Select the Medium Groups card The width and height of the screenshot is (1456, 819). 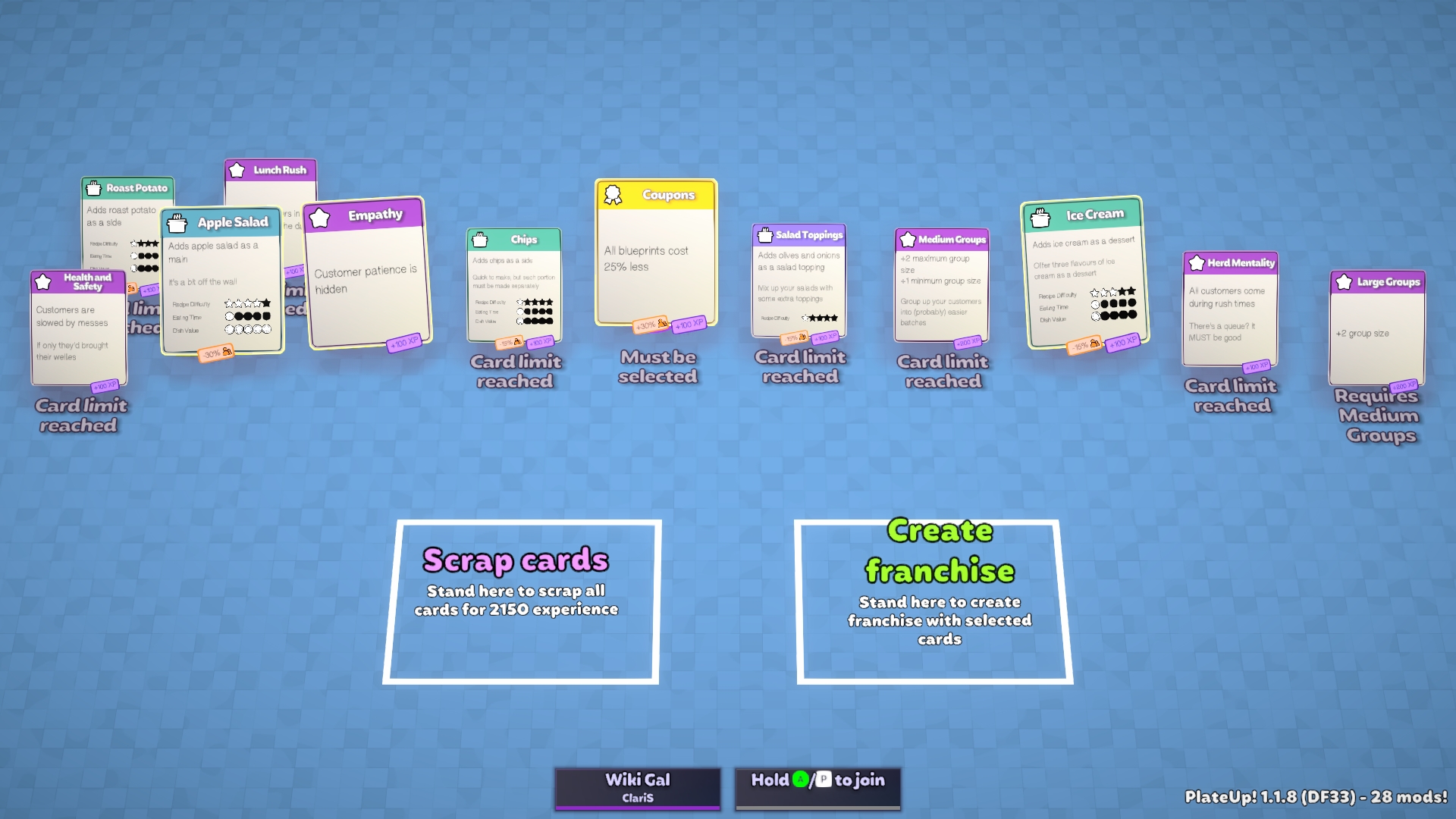[942, 286]
